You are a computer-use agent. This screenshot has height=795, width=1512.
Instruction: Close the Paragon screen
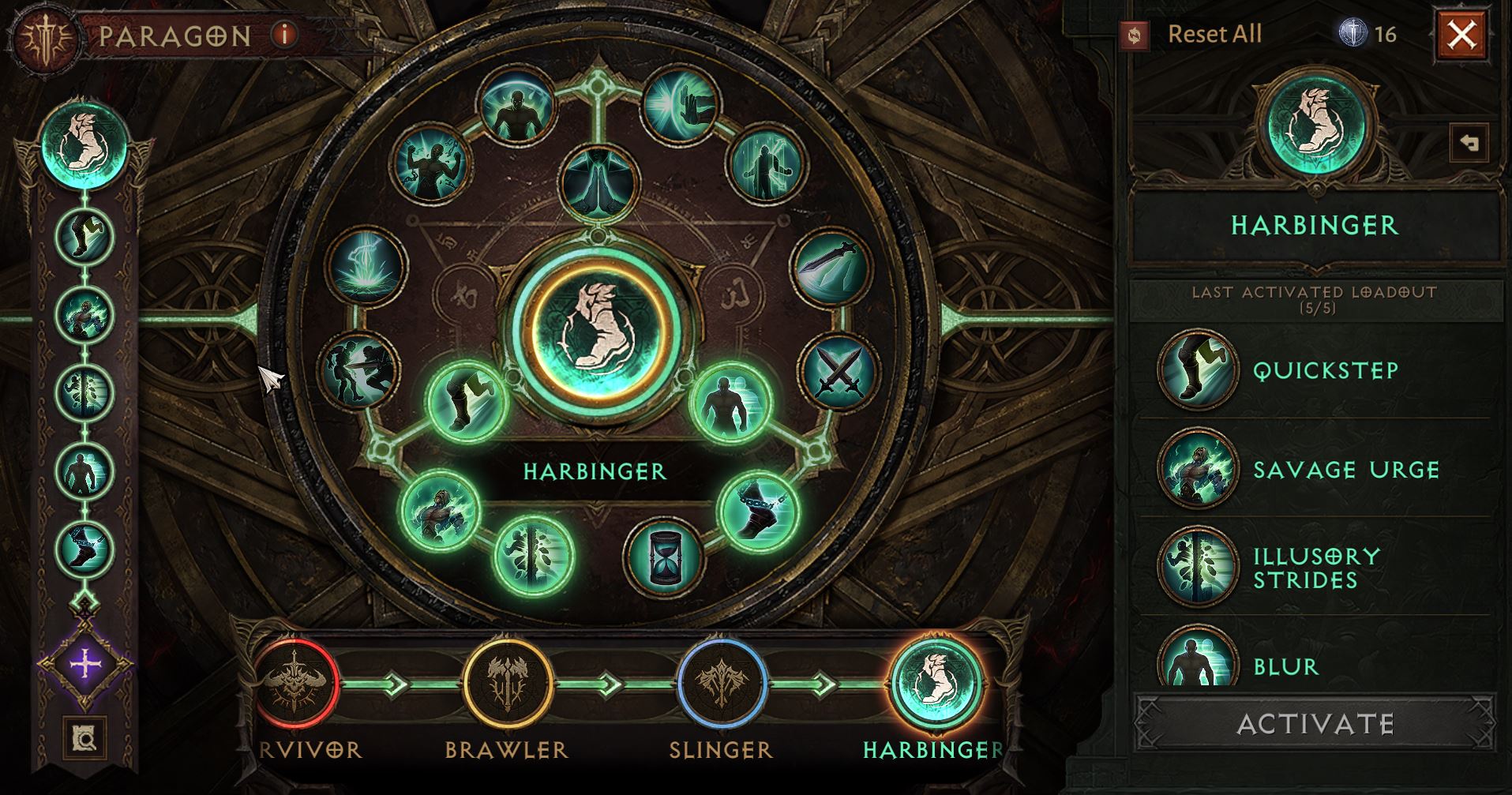pyautogui.click(x=1461, y=35)
